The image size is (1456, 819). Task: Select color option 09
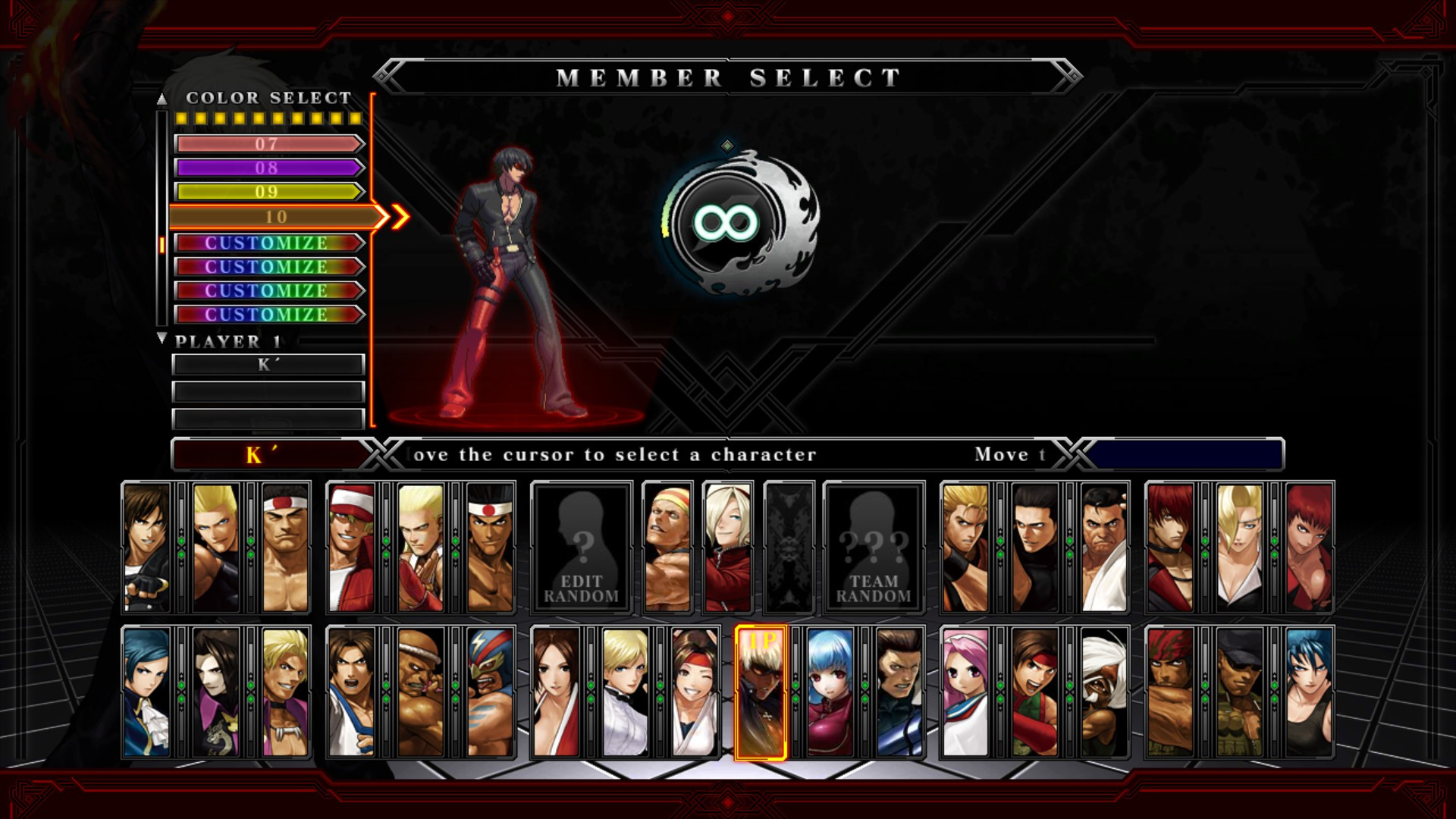pos(269,191)
